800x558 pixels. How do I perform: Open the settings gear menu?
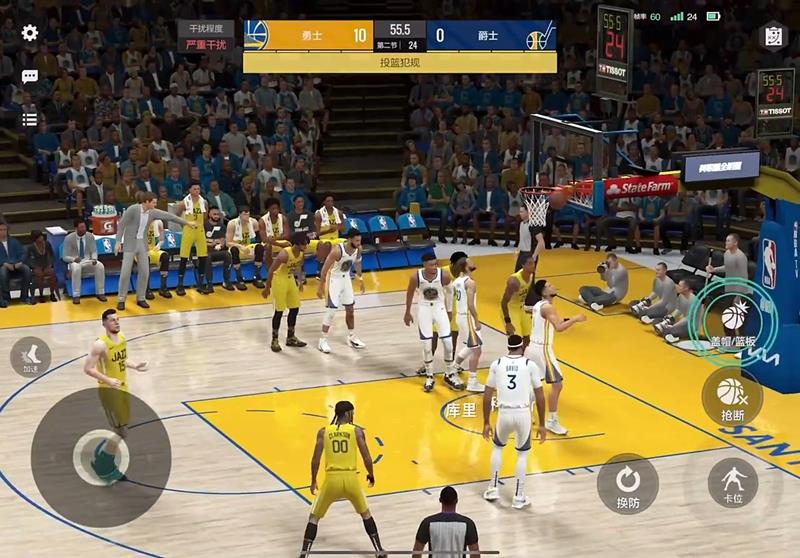click(30, 33)
